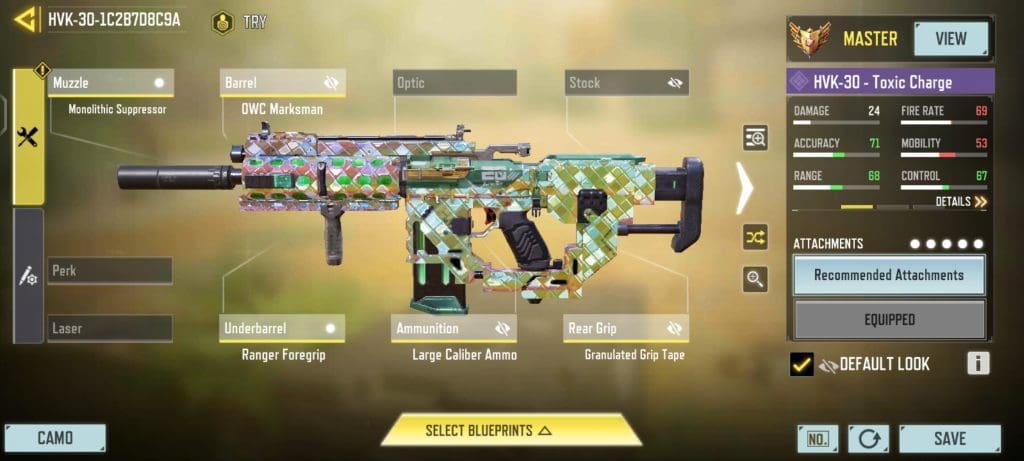Open the TRY weapon test option
This screenshot has width=1024, height=461.
pos(240,22)
